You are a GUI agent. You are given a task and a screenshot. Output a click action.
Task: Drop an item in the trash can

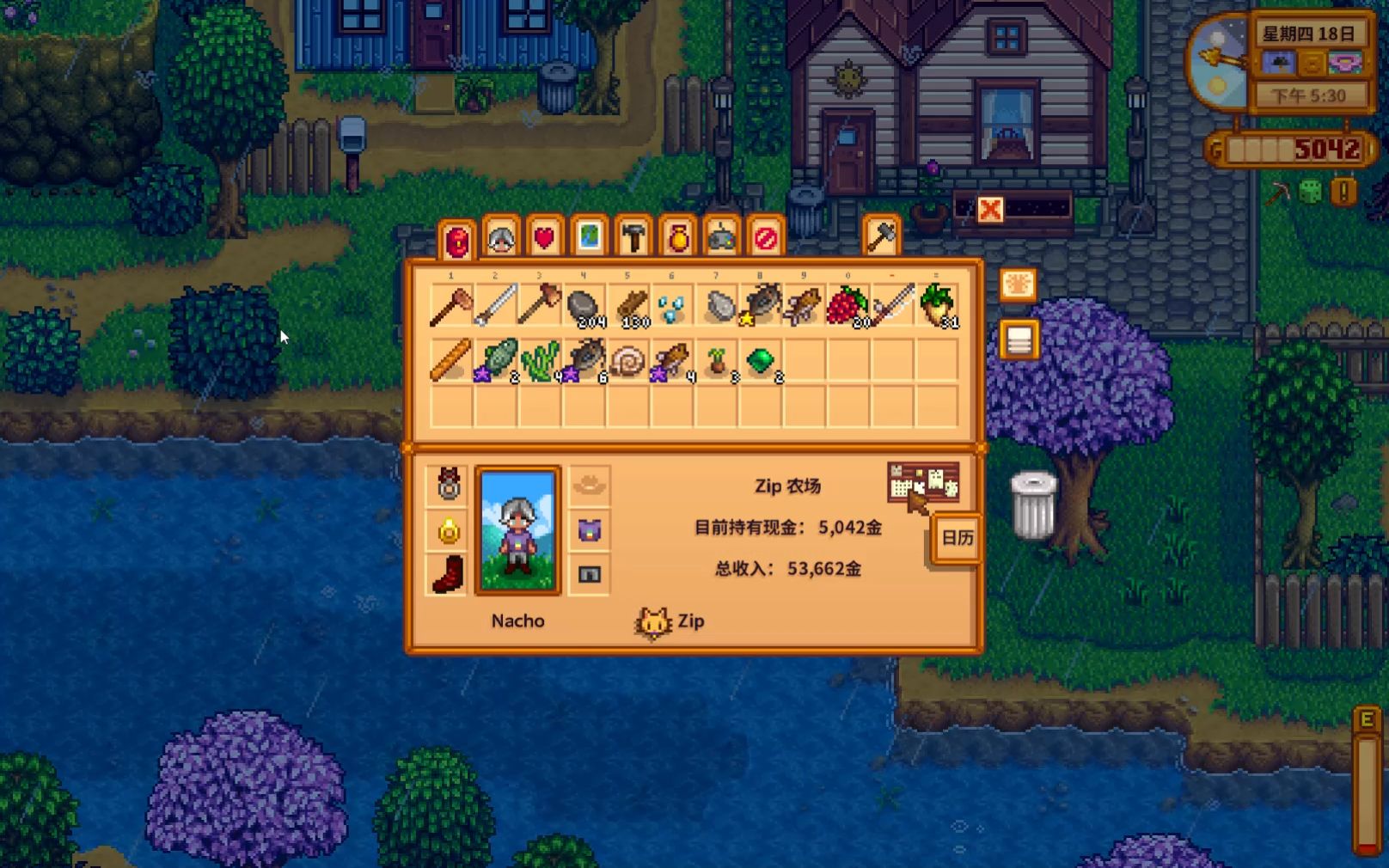tap(1031, 505)
